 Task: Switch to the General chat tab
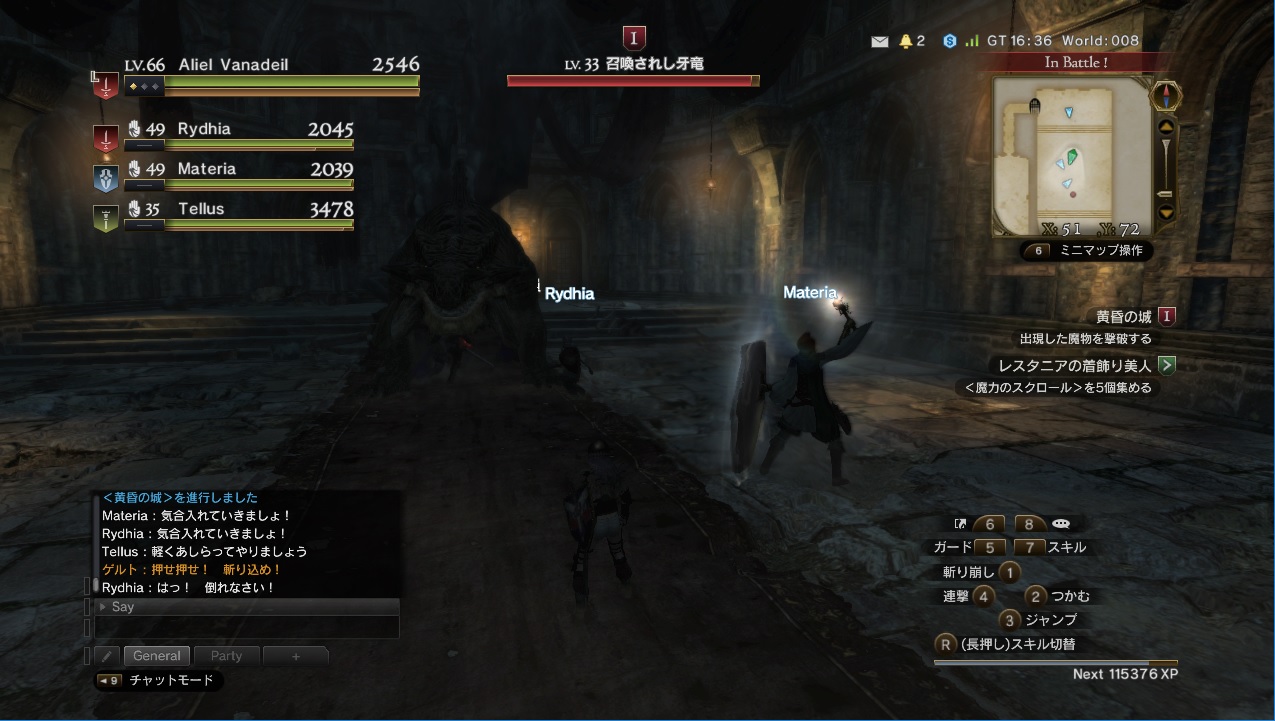(157, 656)
